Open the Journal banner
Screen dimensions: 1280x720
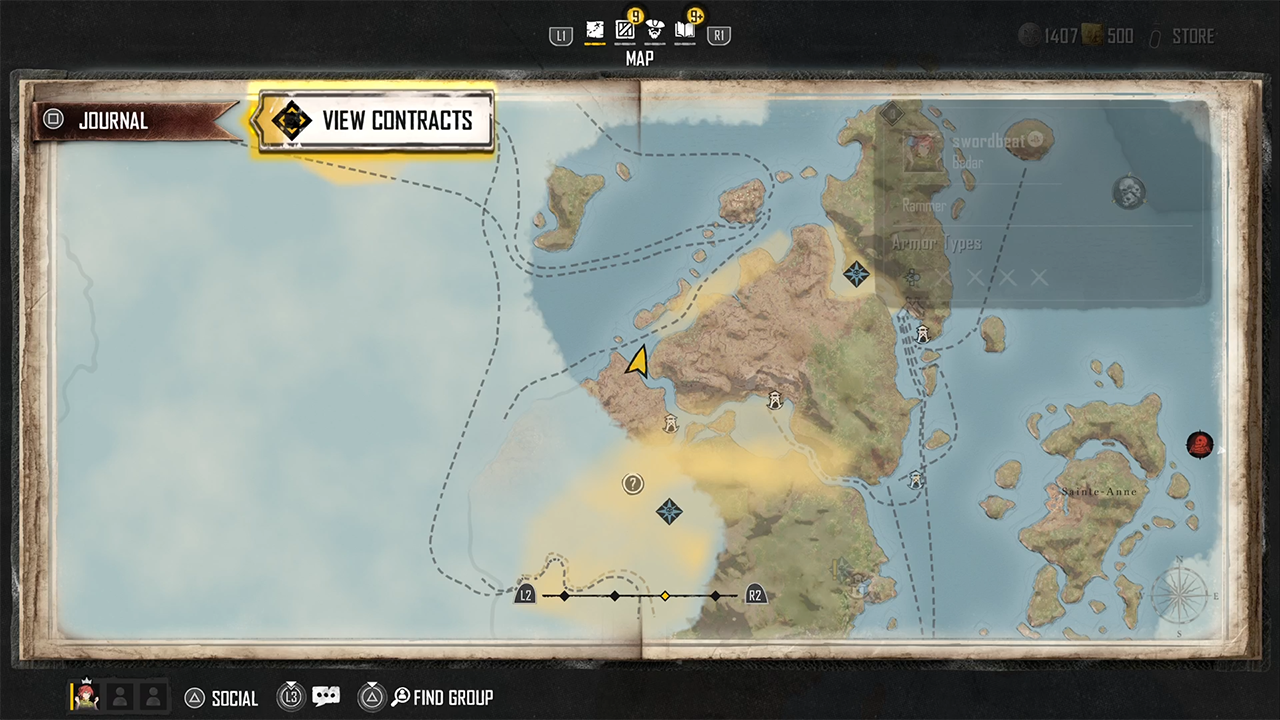pos(130,121)
